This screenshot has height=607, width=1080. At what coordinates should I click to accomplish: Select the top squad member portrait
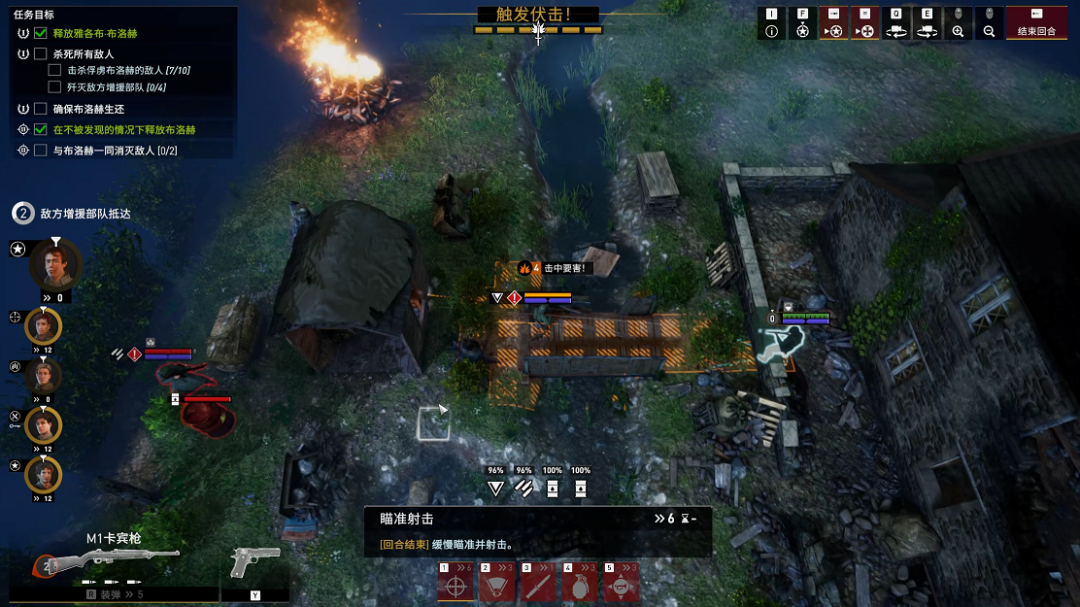55,265
